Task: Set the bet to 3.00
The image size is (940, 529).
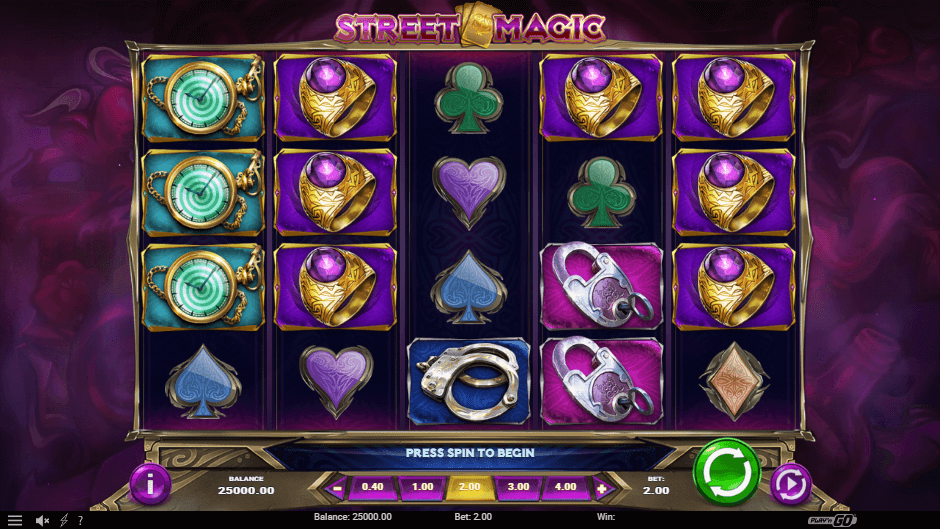Action: (517, 489)
